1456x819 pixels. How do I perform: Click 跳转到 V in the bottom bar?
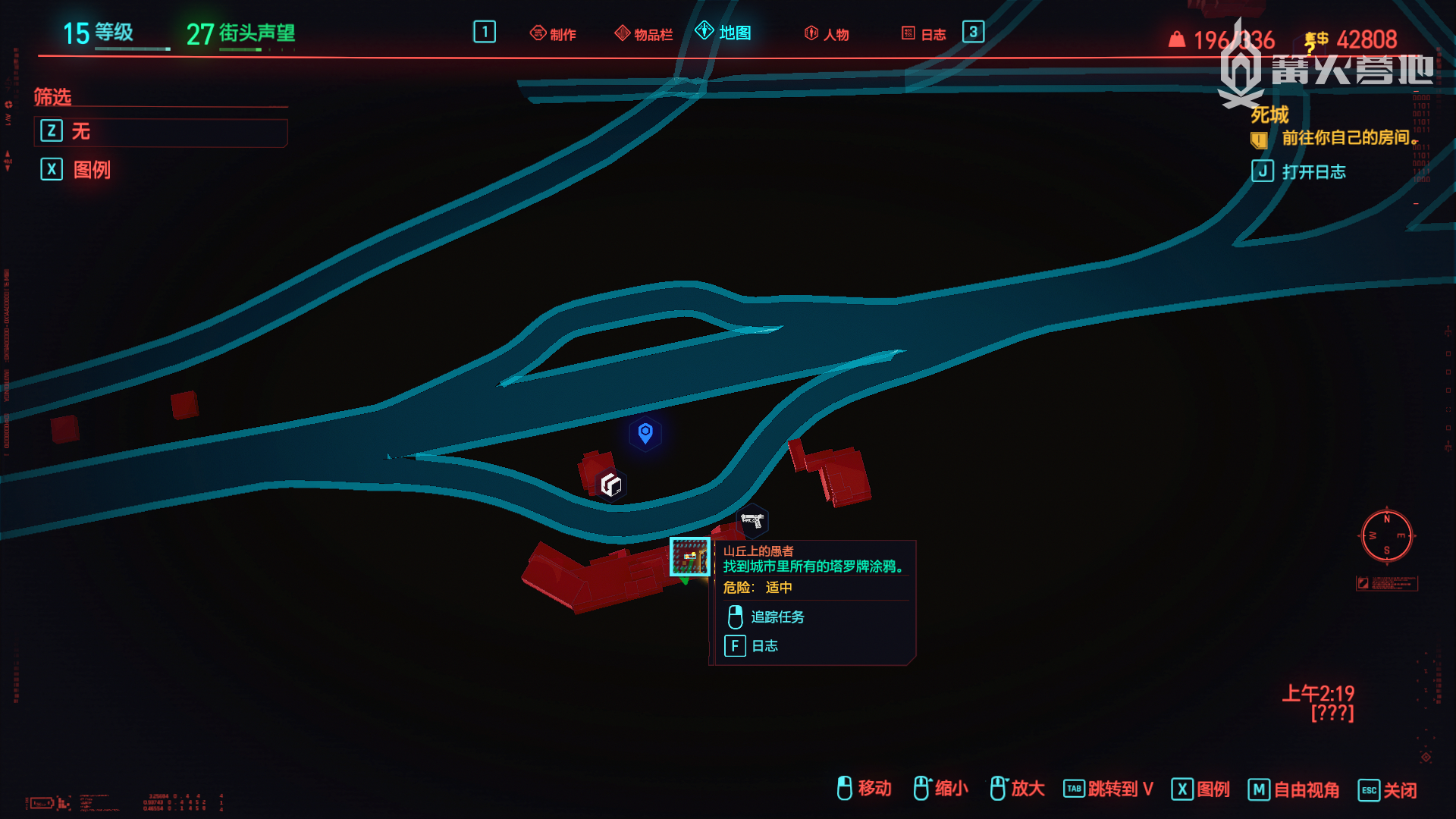click(x=1119, y=789)
